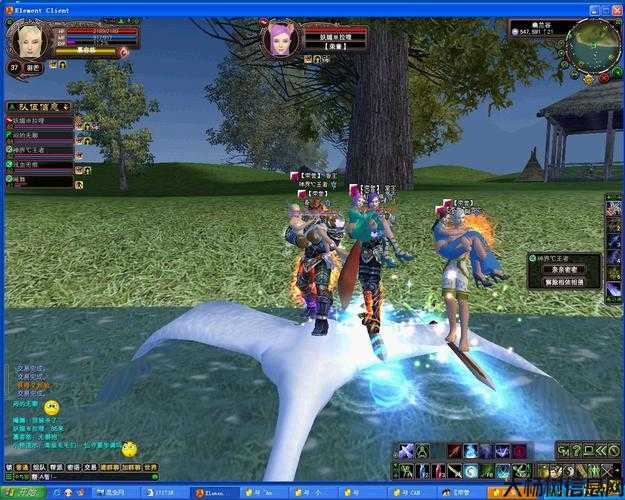Open the Windows Start menu

[x=22, y=492]
